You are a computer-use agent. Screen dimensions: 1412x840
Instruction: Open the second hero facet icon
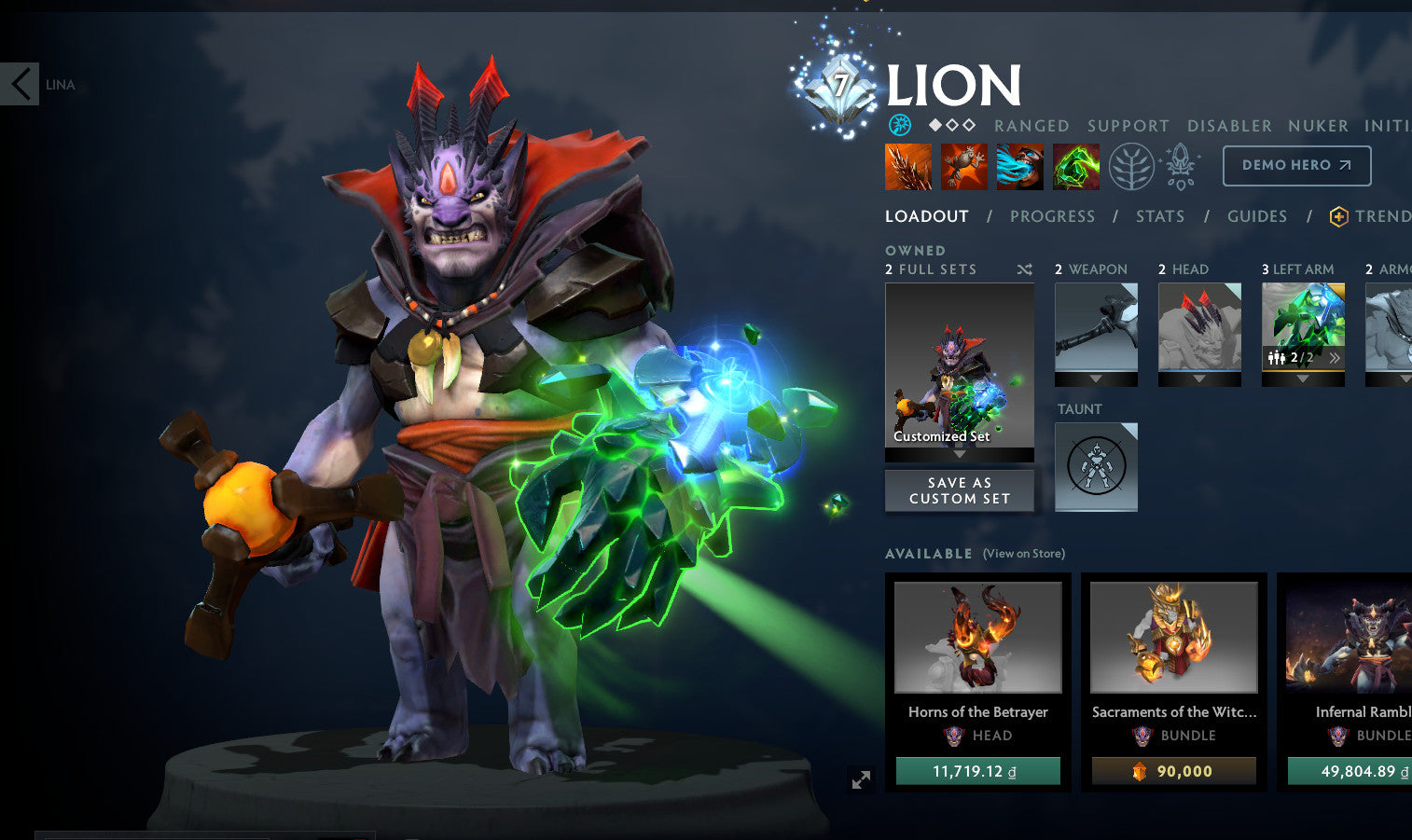coord(1178,166)
